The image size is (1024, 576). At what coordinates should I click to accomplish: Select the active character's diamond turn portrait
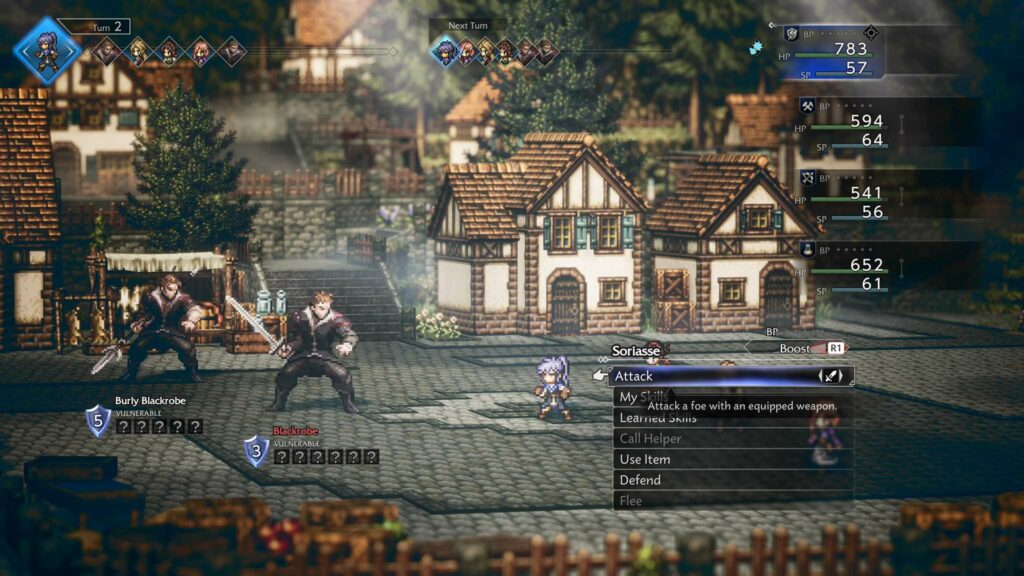46,50
